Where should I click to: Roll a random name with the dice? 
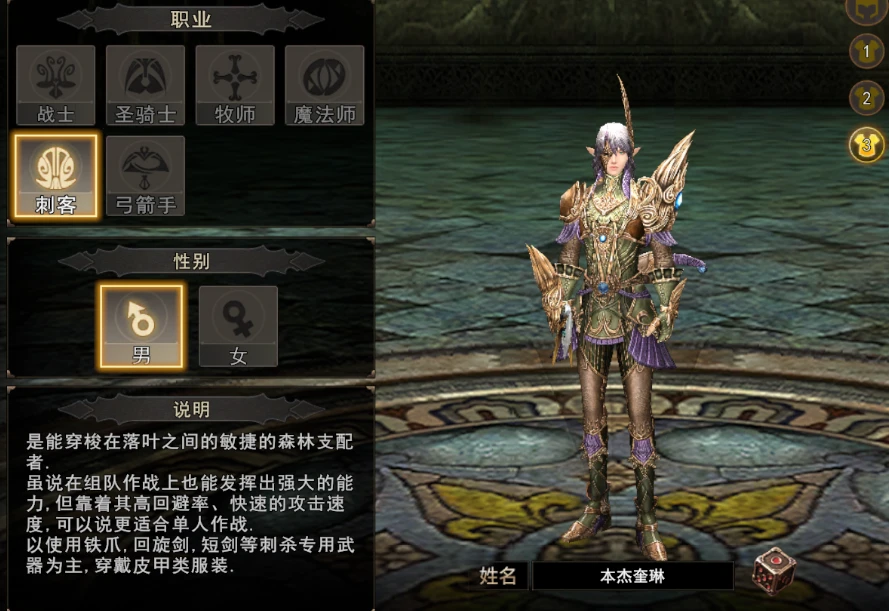[775, 572]
